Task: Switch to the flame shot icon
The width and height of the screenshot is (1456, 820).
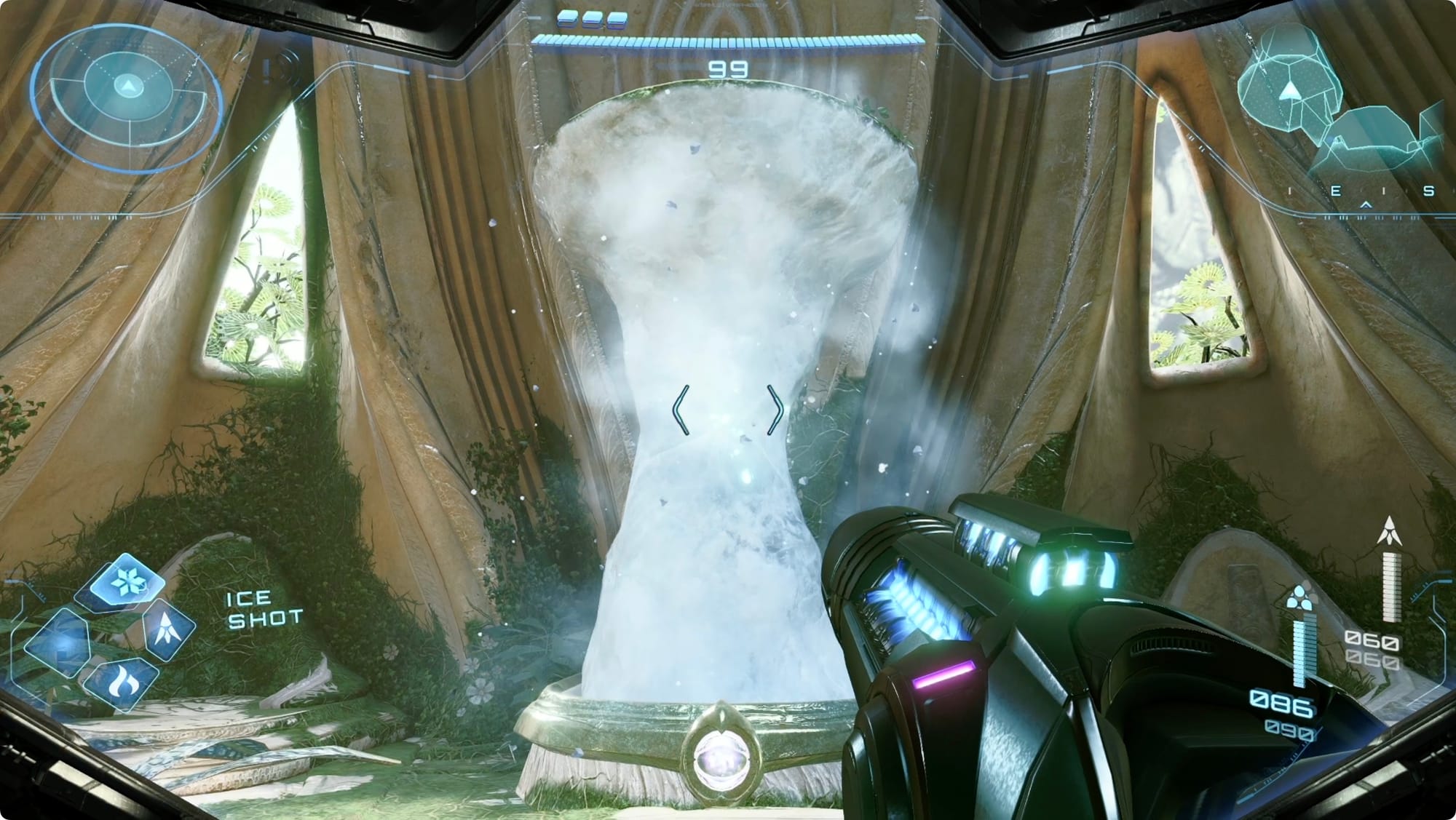Action: pyautogui.click(x=119, y=682)
